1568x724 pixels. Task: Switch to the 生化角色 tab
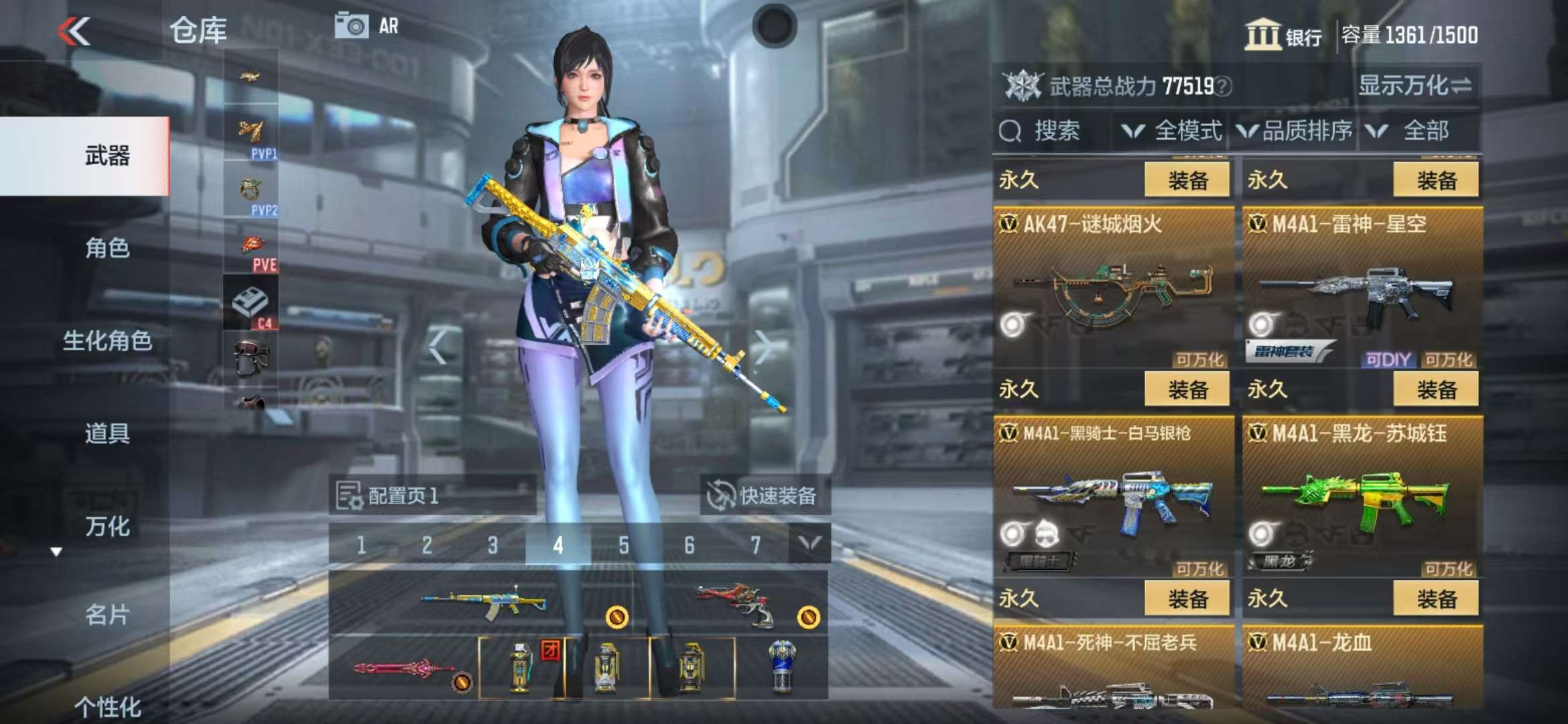107,341
